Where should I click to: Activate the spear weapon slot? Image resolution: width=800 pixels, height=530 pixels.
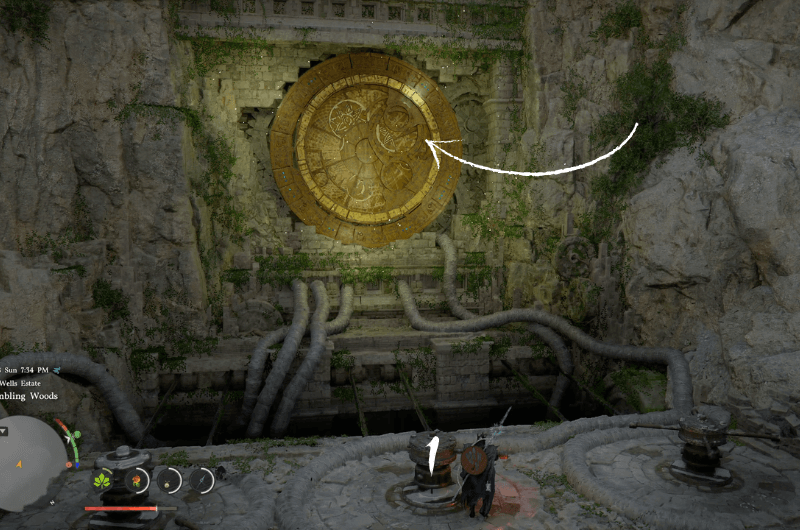pos(202,481)
